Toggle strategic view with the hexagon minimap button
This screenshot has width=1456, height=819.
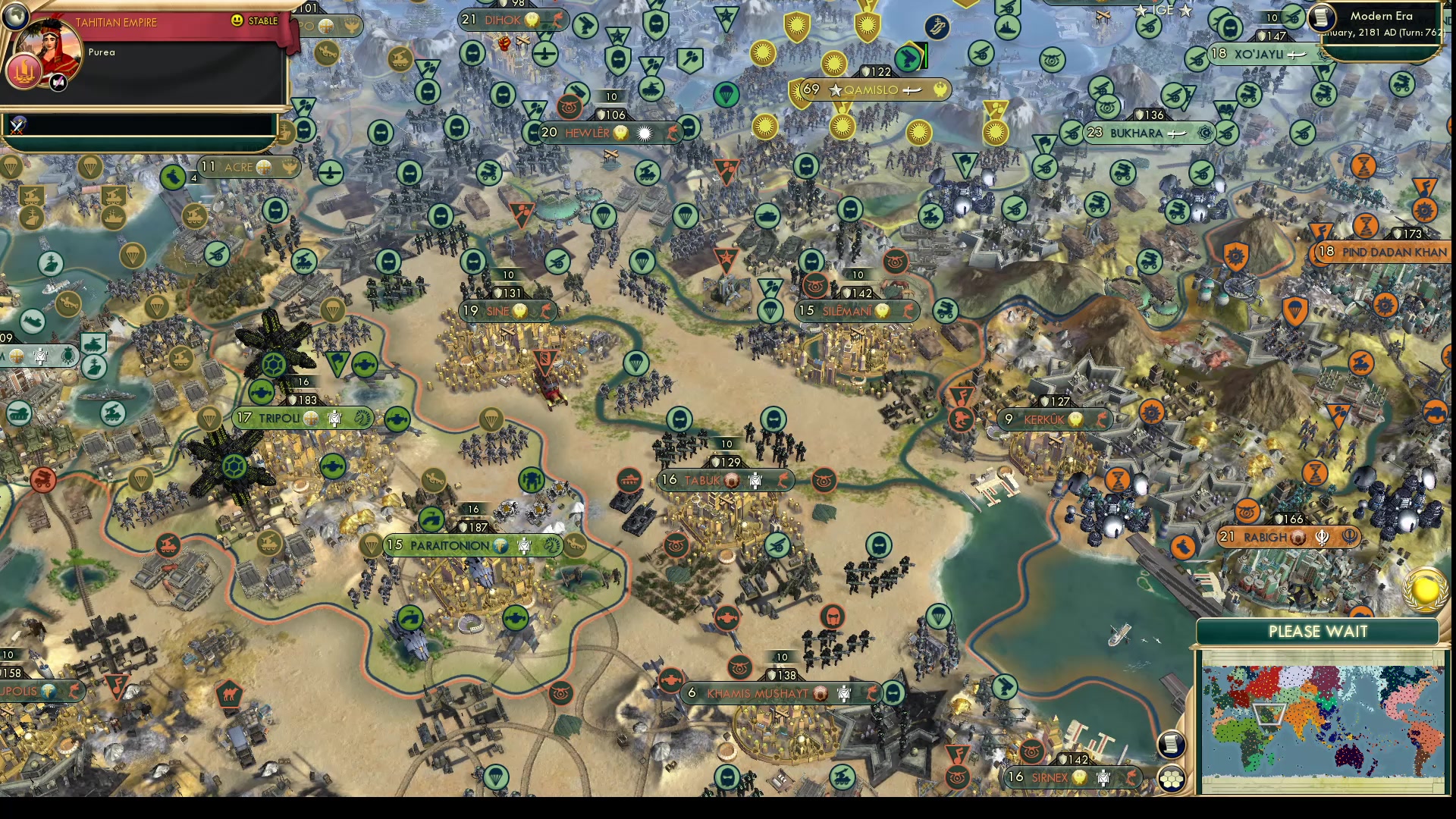coord(1172,777)
